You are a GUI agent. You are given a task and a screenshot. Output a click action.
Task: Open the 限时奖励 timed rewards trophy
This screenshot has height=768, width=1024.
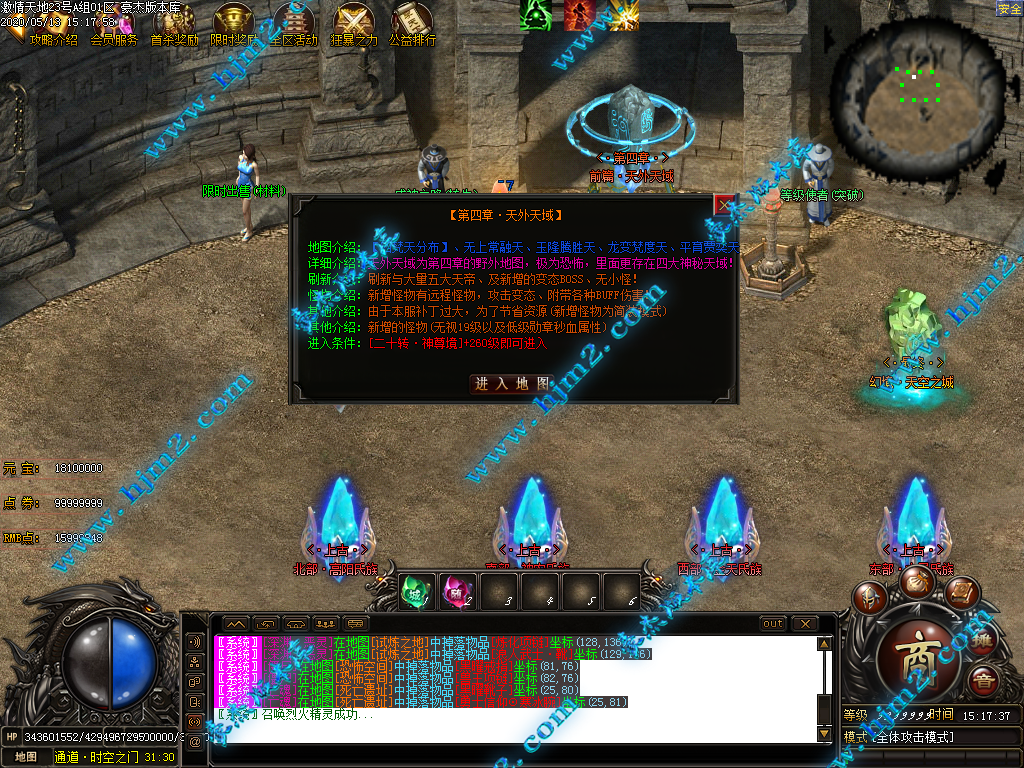click(x=234, y=25)
